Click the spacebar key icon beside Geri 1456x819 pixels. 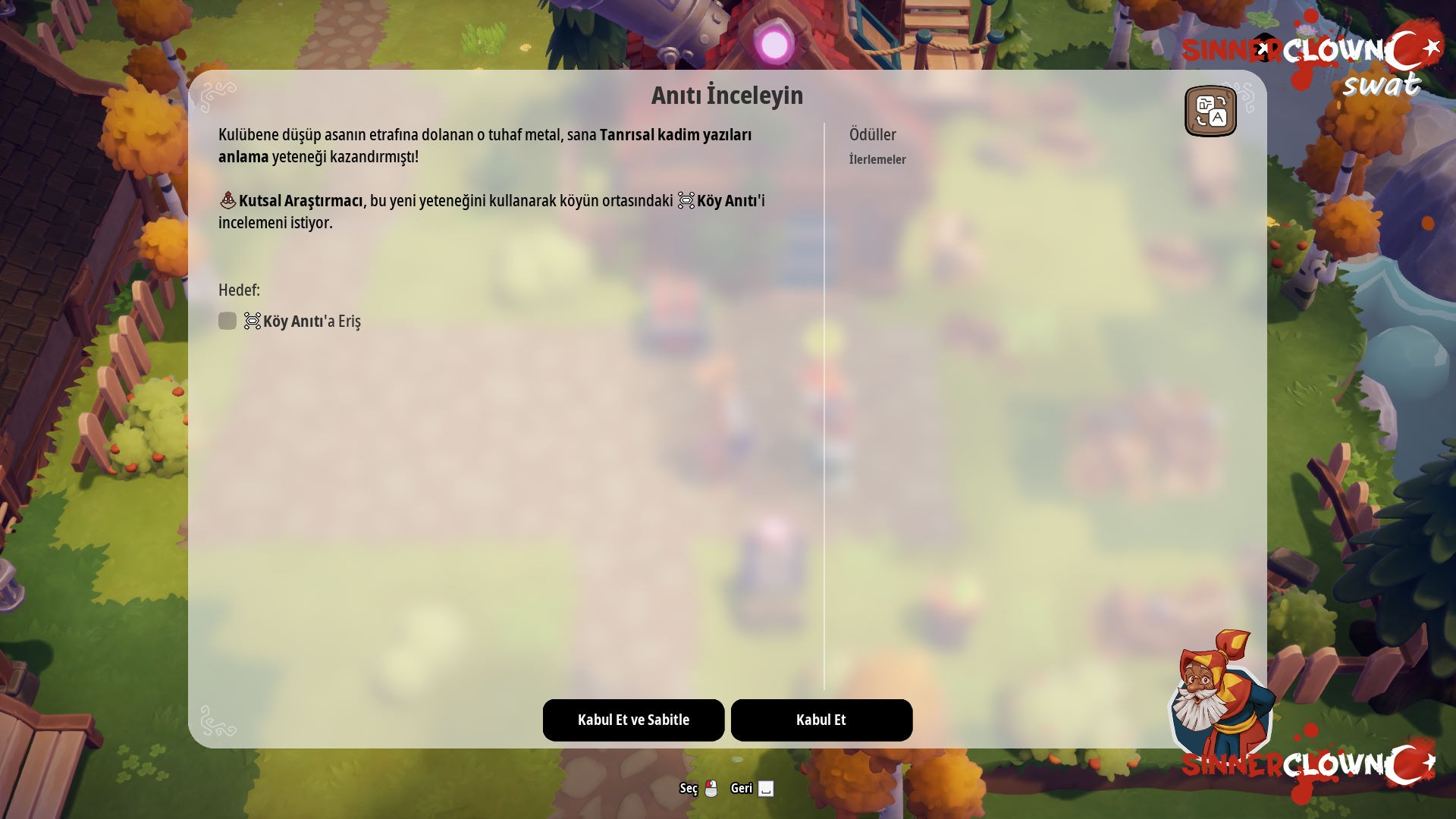pos(767,789)
